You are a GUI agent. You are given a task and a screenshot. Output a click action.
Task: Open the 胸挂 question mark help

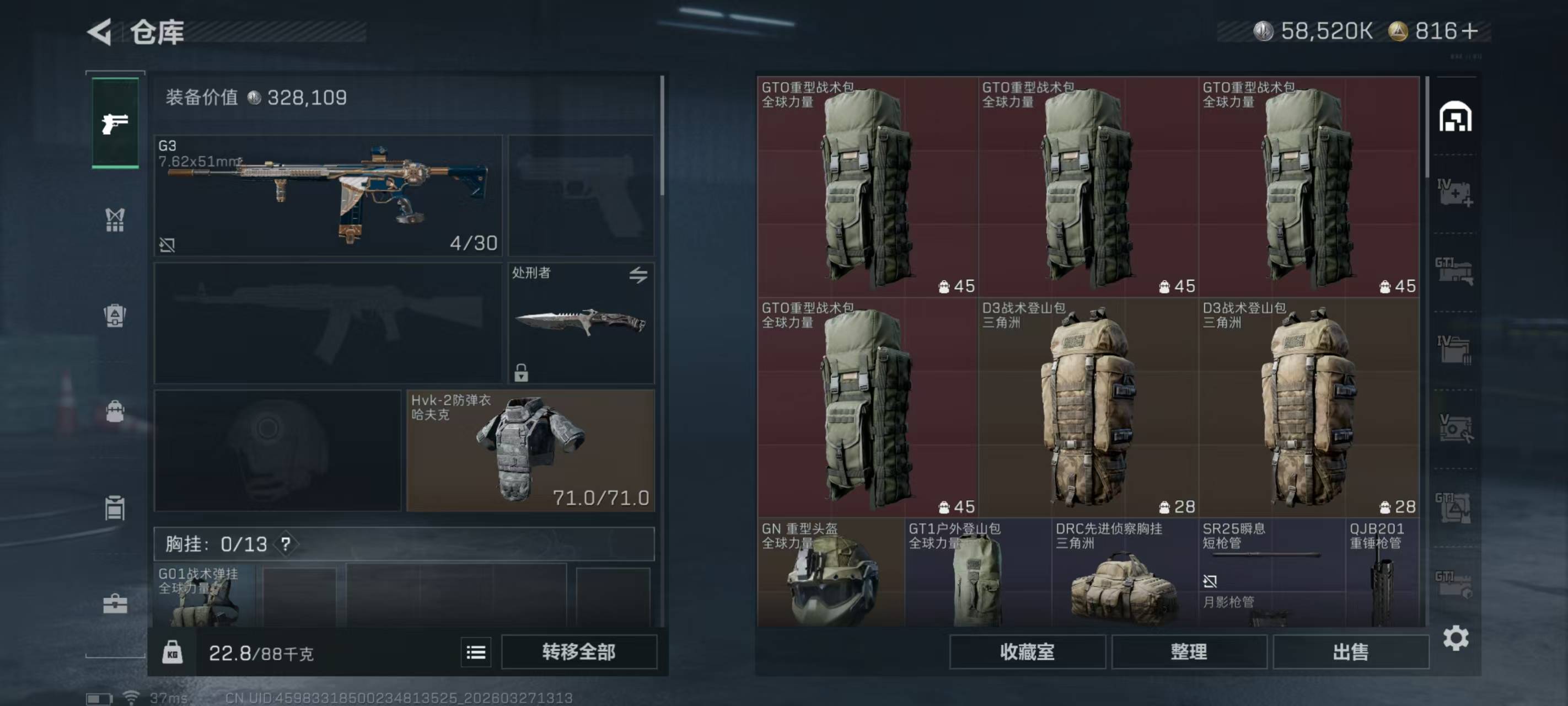tap(286, 543)
